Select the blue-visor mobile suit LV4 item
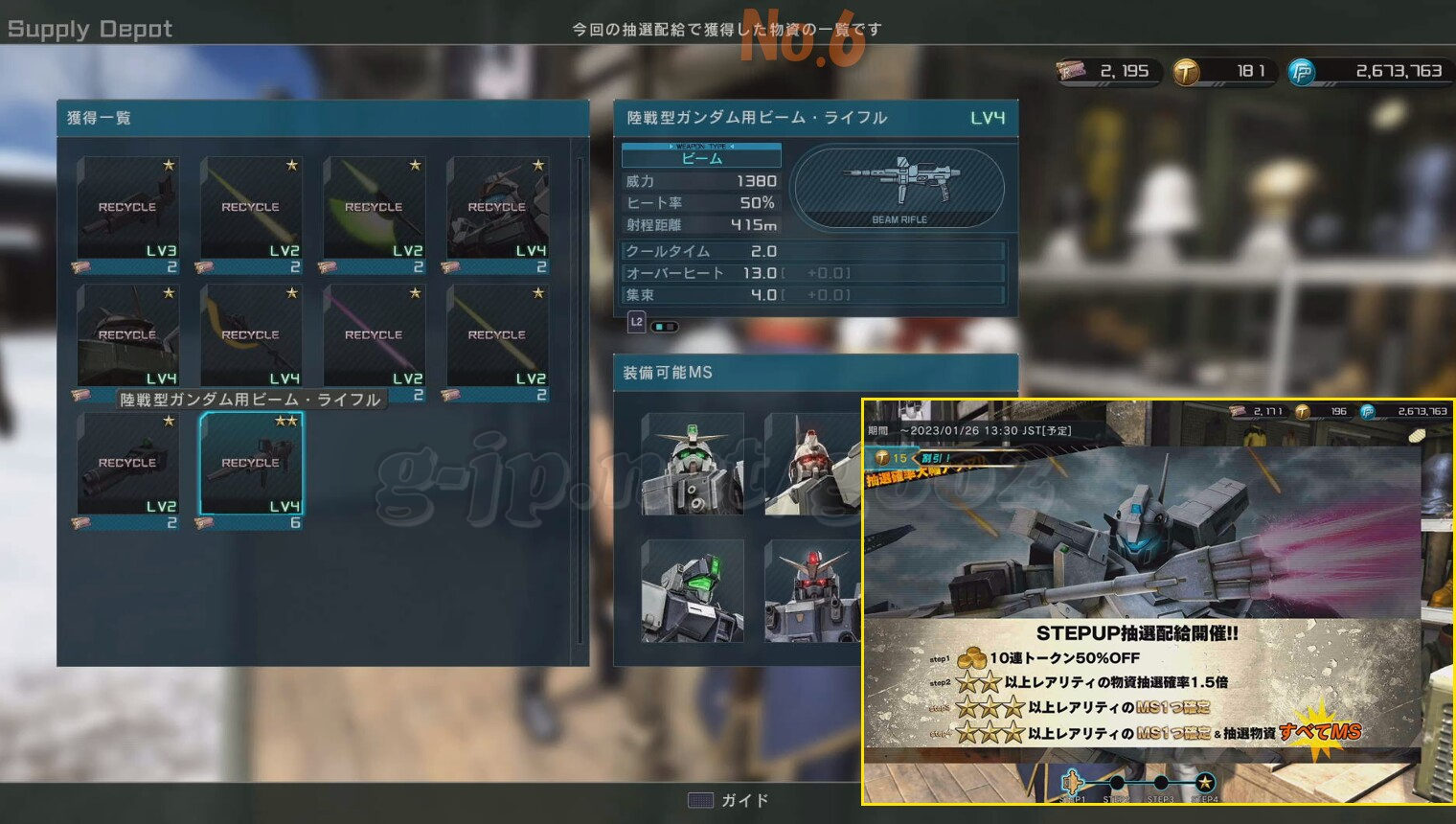This screenshot has width=1456, height=824. [497, 208]
